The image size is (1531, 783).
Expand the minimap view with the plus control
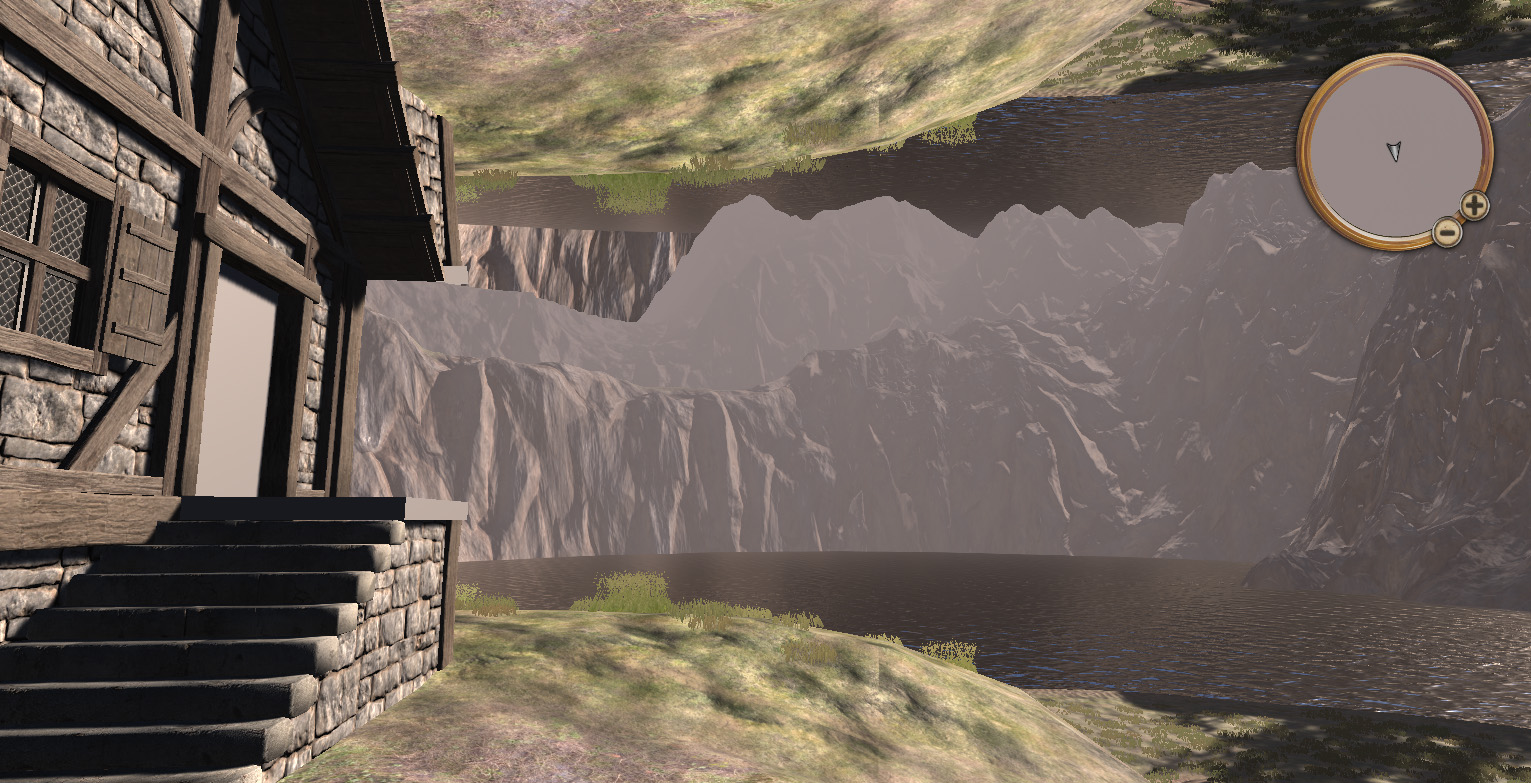tap(1473, 204)
